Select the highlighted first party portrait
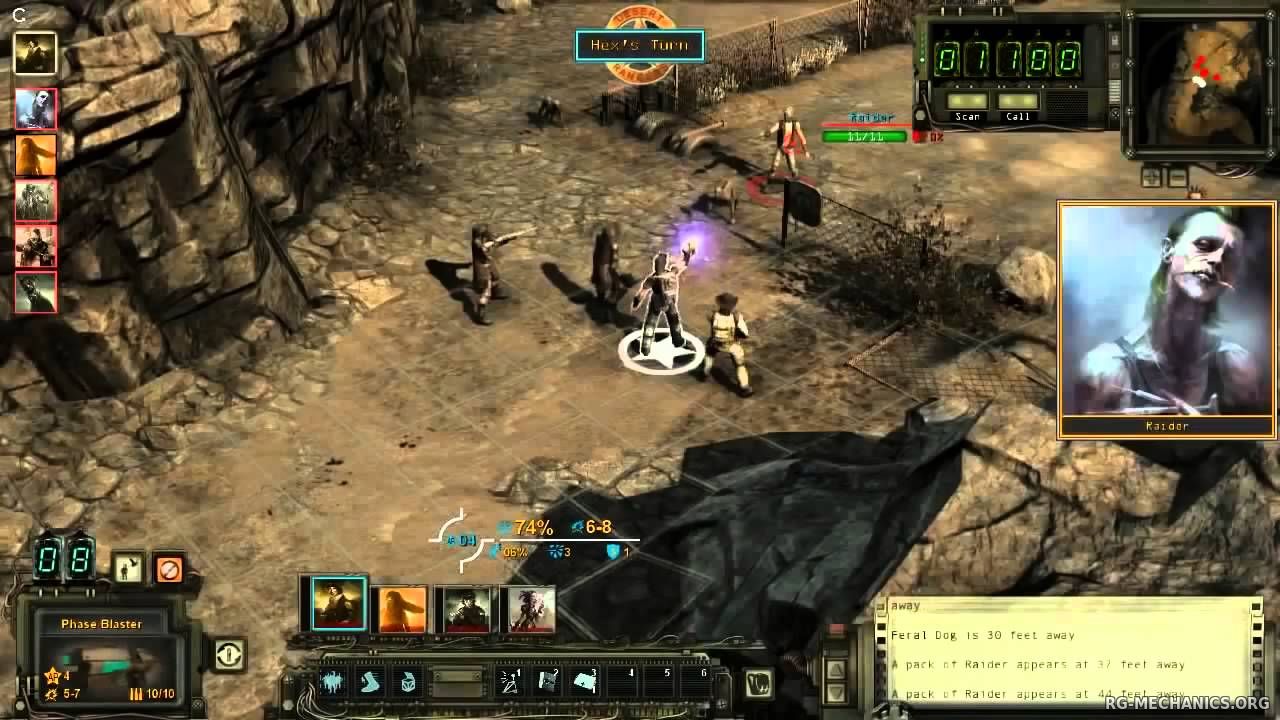The height and width of the screenshot is (720, 1280). (338, 604)
